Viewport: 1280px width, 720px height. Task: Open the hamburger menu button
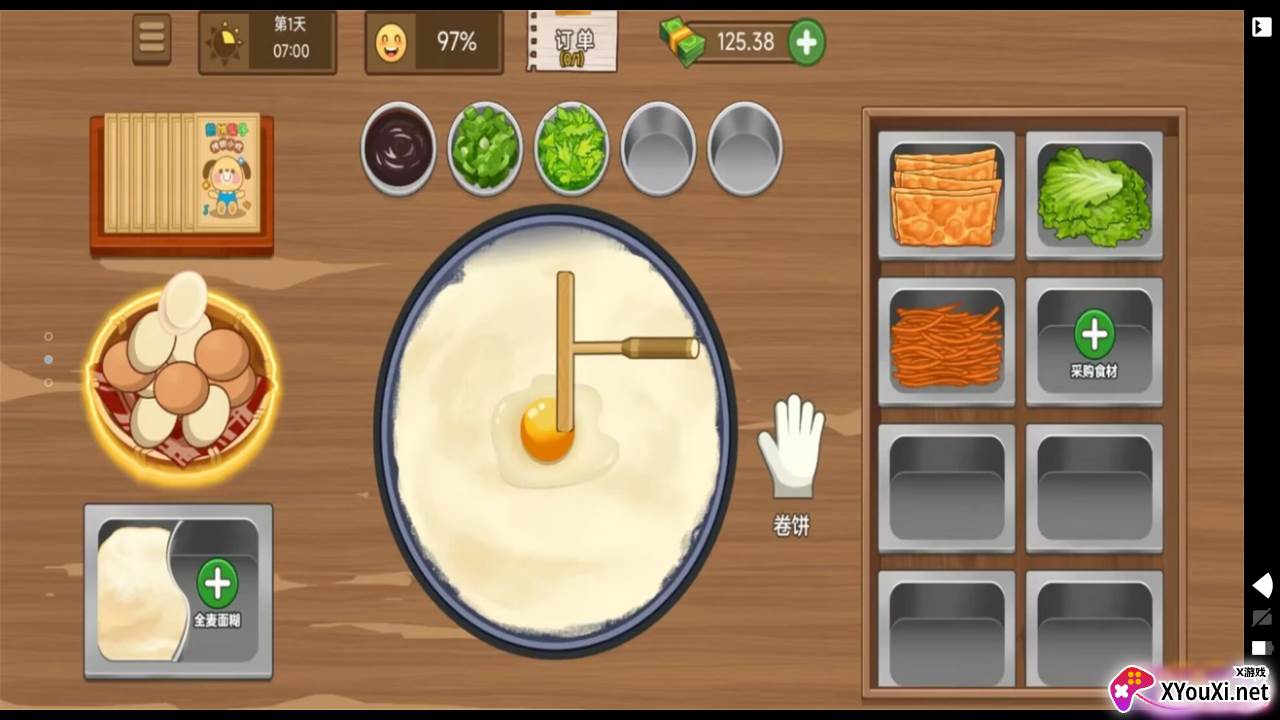(x=152, y=39)
